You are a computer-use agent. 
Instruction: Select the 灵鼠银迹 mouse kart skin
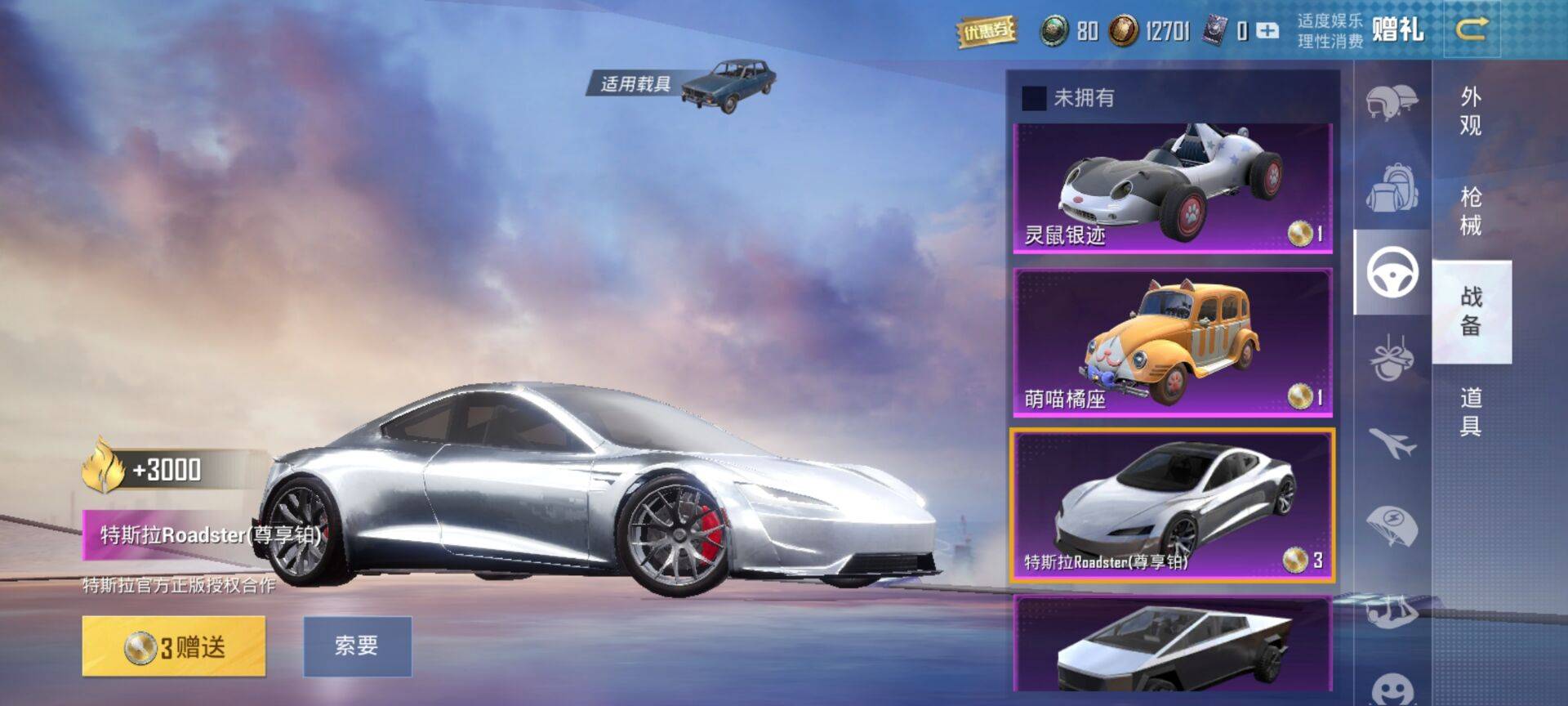[1172, 188]
